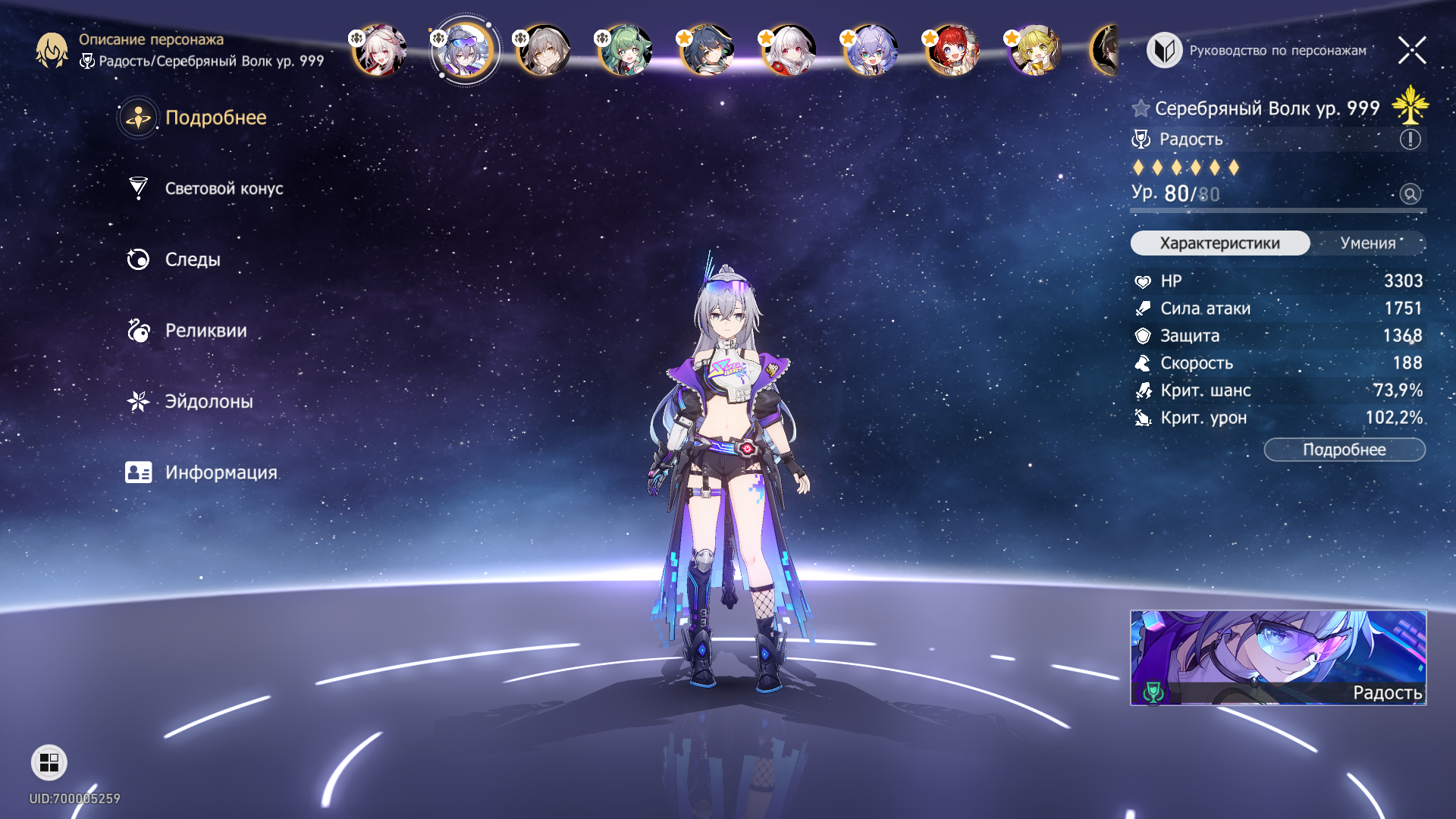The height and width of the screenshot is (819, 1456).
Task: Switch to the Умения tab
Action: pyautogui.click(x=1367, y=243)
